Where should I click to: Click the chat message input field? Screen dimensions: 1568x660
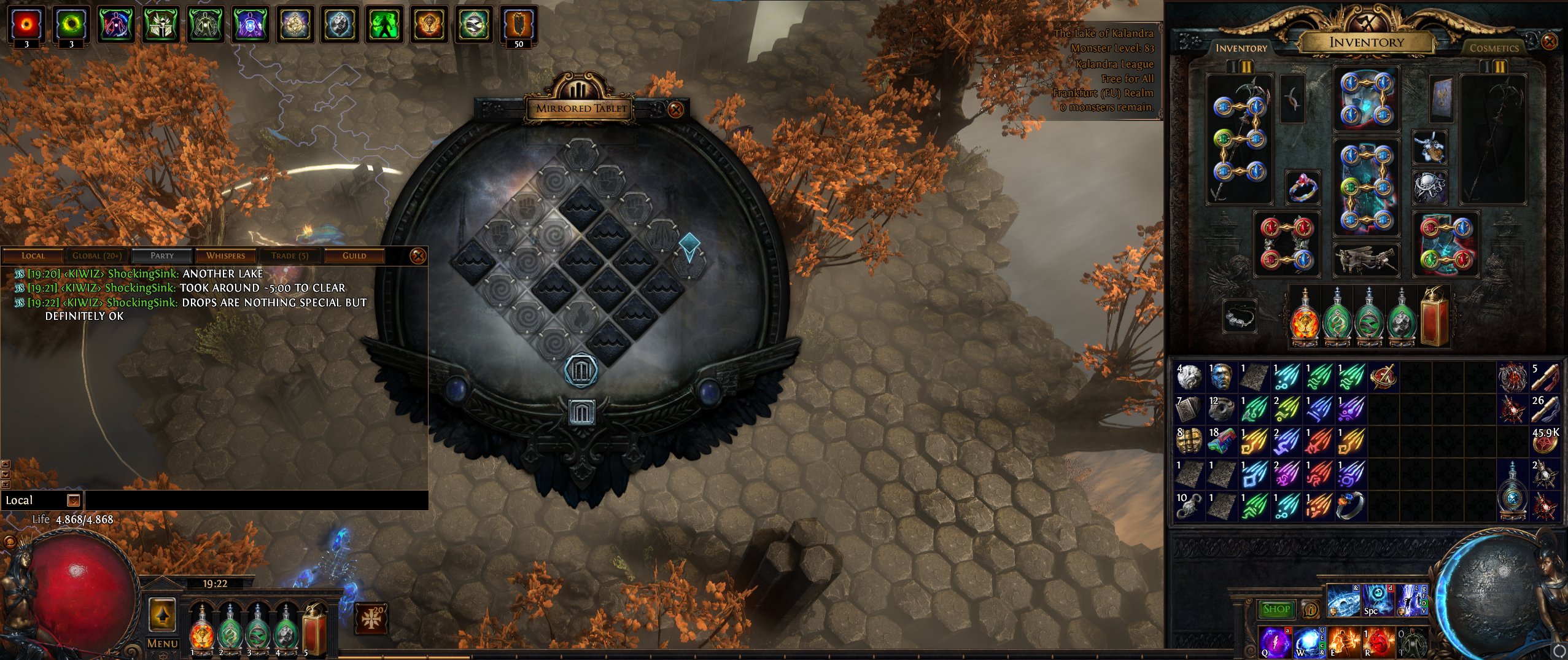click(x=255, y=500)
